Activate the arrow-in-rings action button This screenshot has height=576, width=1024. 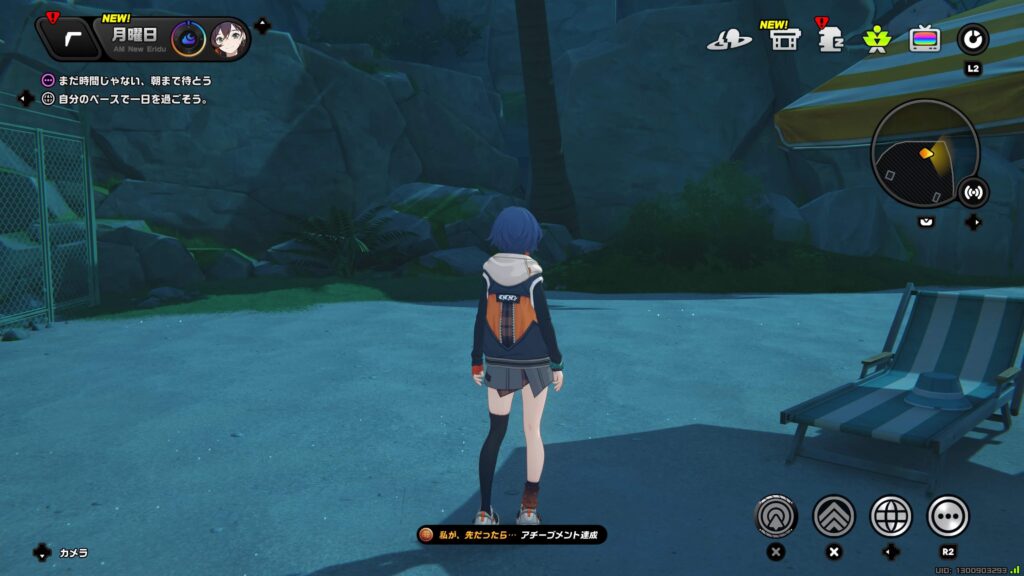[776, 516]
